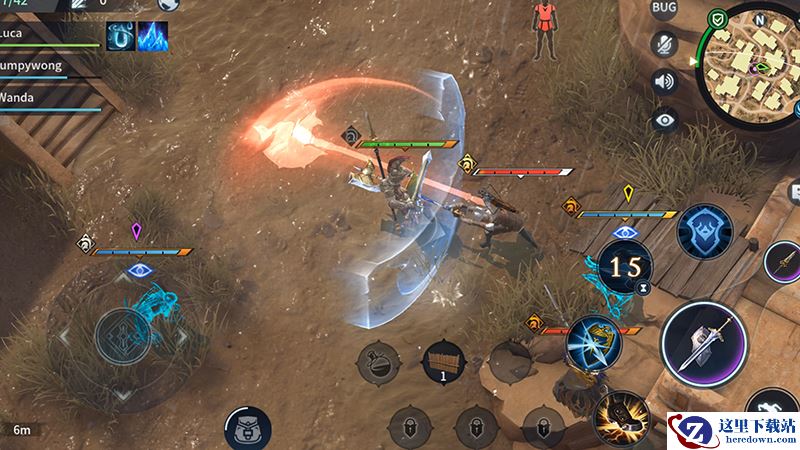
Task: Report a problem with the BUG button
Action: click(x=664, y=9)
